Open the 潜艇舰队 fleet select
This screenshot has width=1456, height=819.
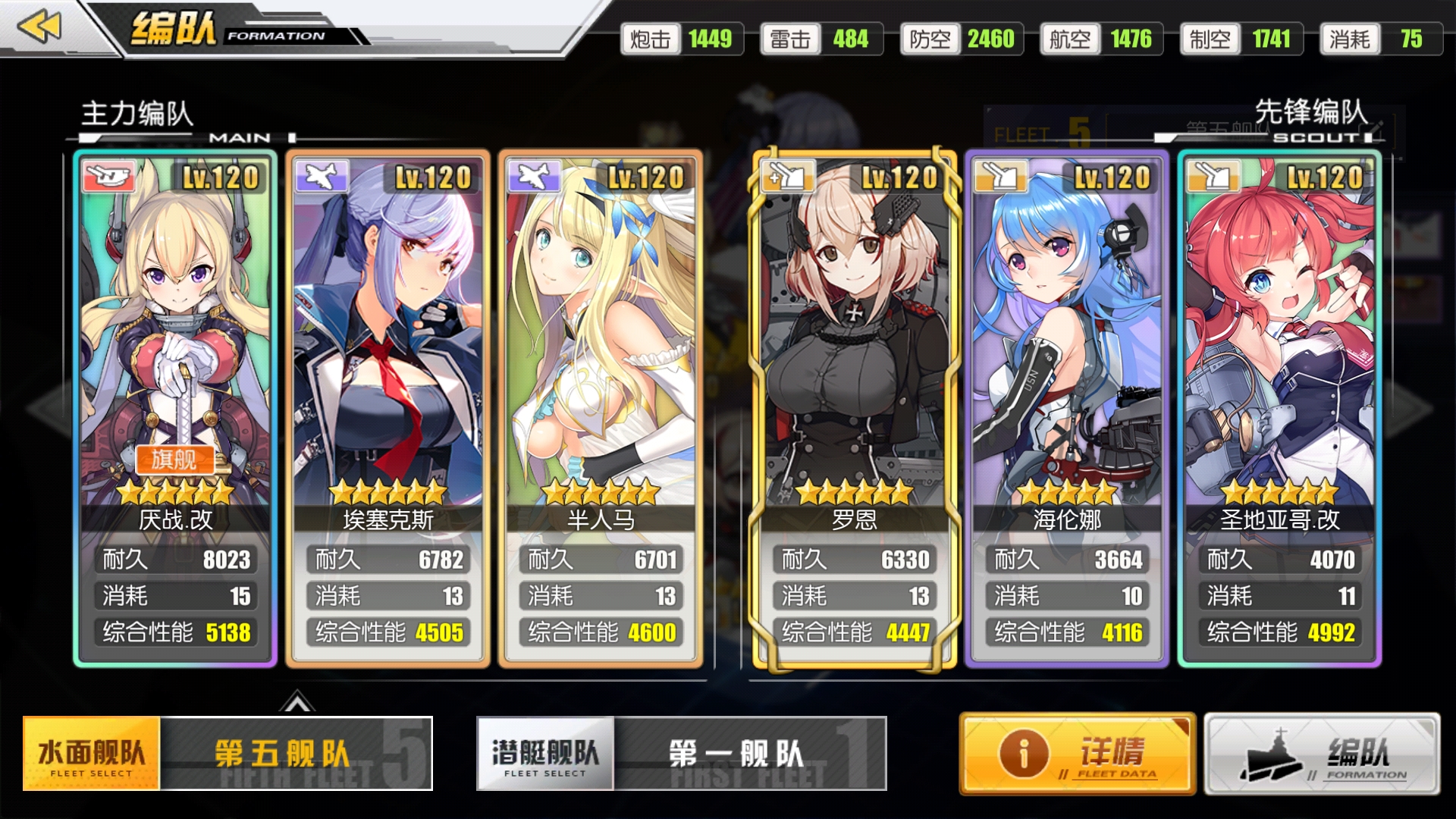coord(545,754)
